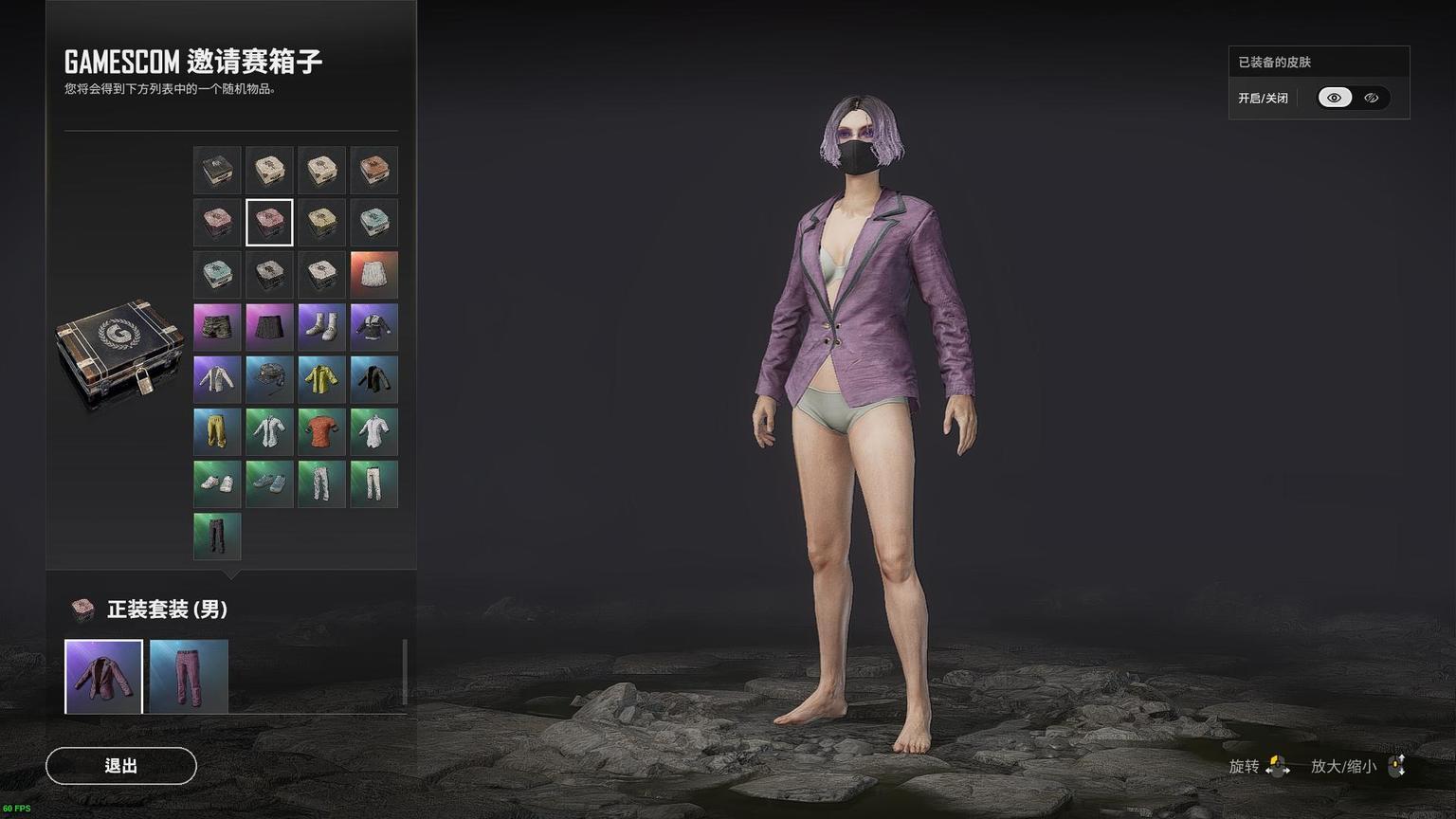Viewport: 1456px width, 819px height.
Task: Select the purple suit jacket thumbnail
Action: (103, 676)
